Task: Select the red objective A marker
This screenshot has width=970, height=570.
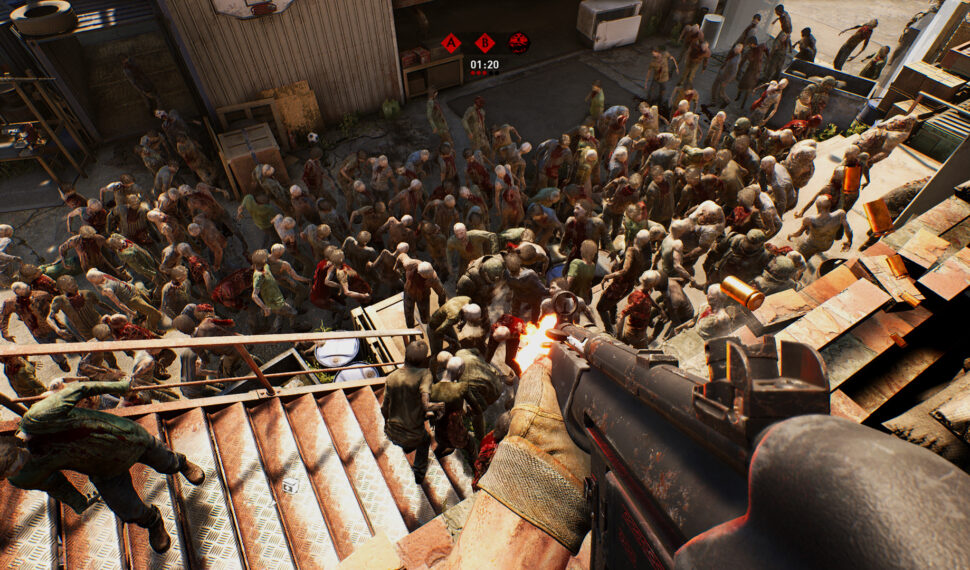Action: 451,43
